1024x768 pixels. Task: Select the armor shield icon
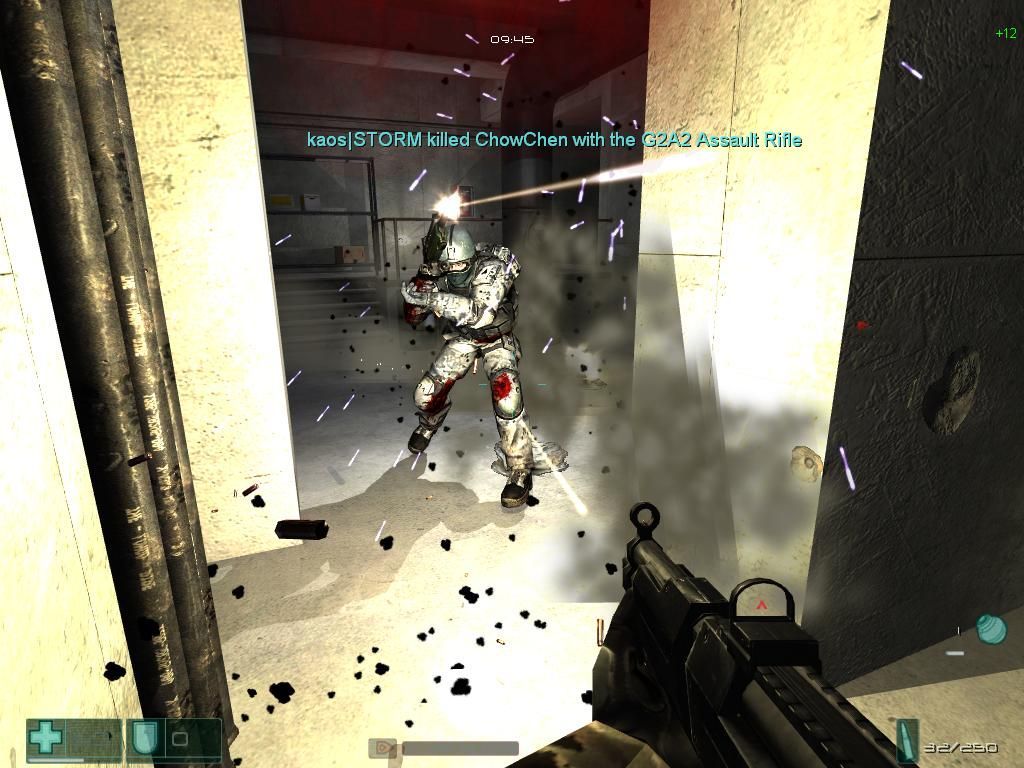pyautogui.click(x=142, y=739)
